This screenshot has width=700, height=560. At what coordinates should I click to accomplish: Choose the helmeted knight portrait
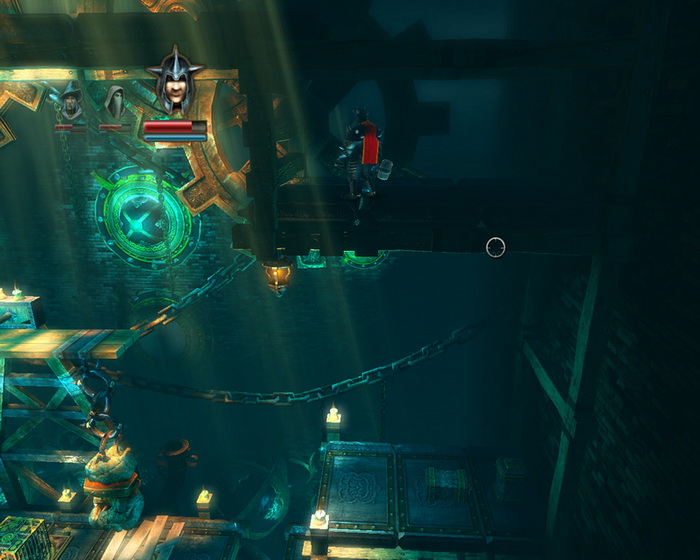174,86
